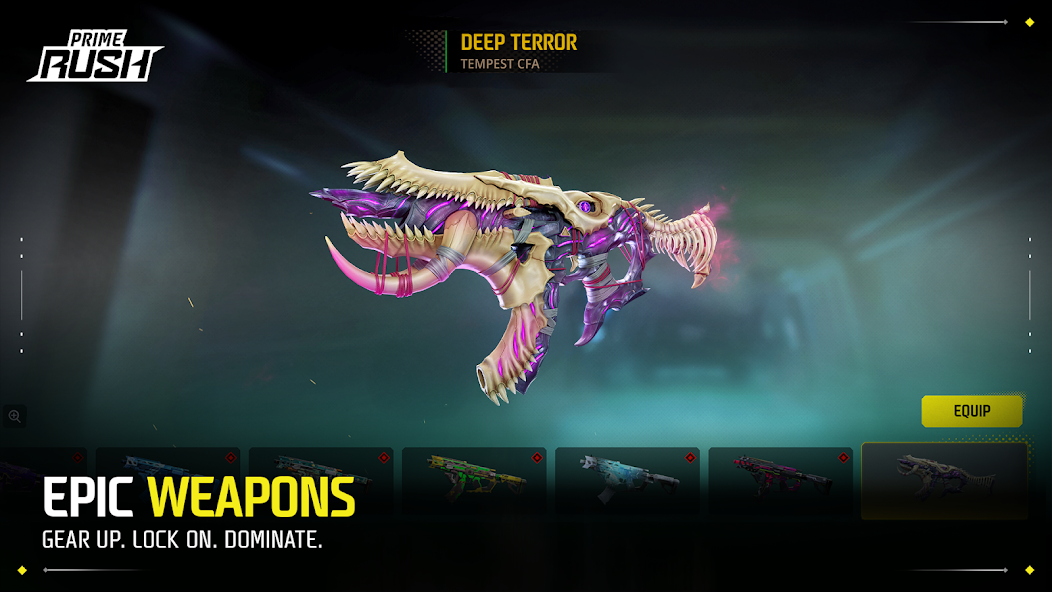The height and width of the screenshot is (592, 1052).
Task: Equip the Deep Terror weapon skin
Action: tap(971, 411)
